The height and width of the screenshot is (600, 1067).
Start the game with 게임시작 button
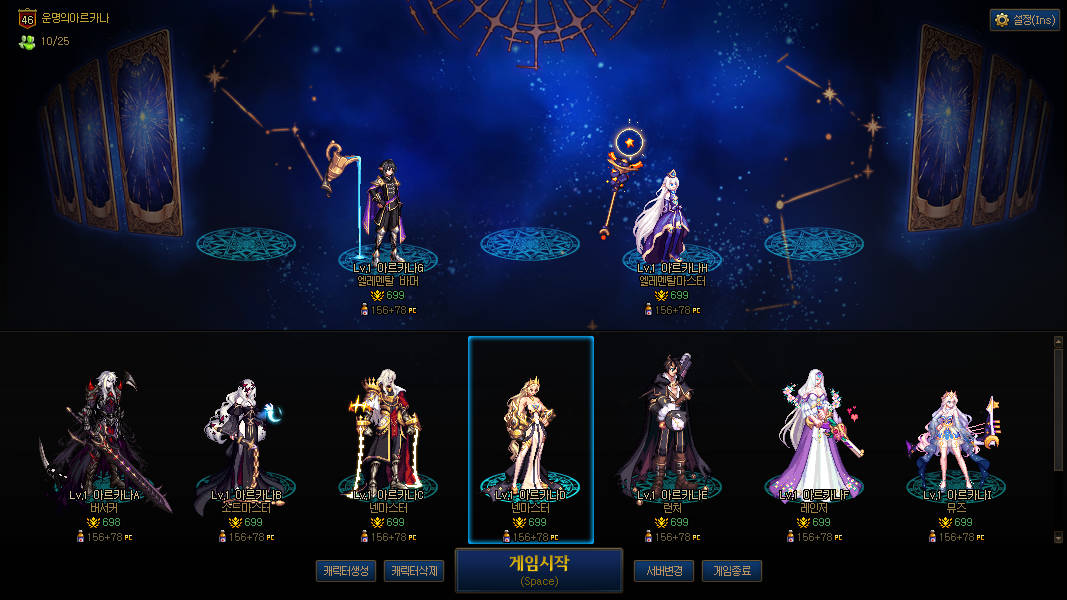(x=538, y=570)
